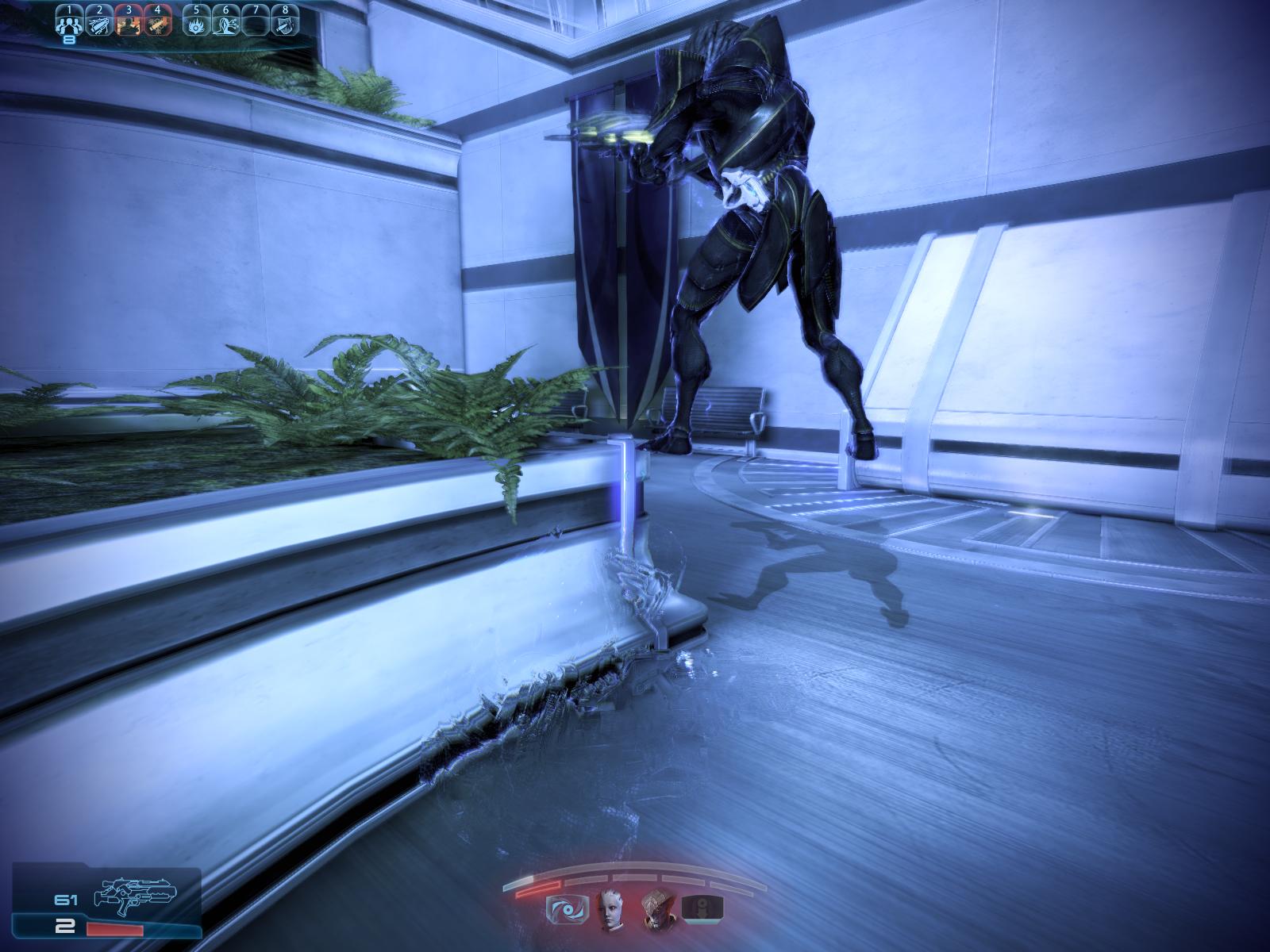Activate the Cryo Ammo power in slot 4
This screenshot has width=1270, height=952.
pyautogui.click(x=157, y=25)
